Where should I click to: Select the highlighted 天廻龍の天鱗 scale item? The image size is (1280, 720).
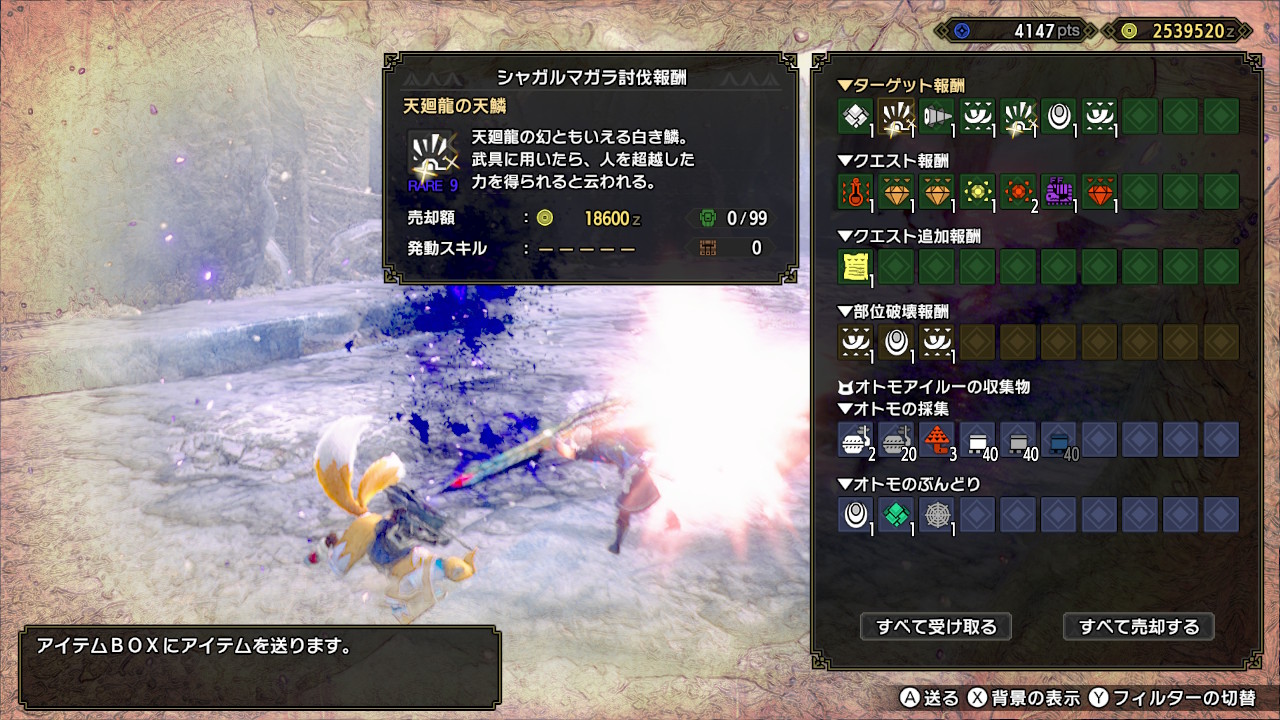[x=895, y=118]
